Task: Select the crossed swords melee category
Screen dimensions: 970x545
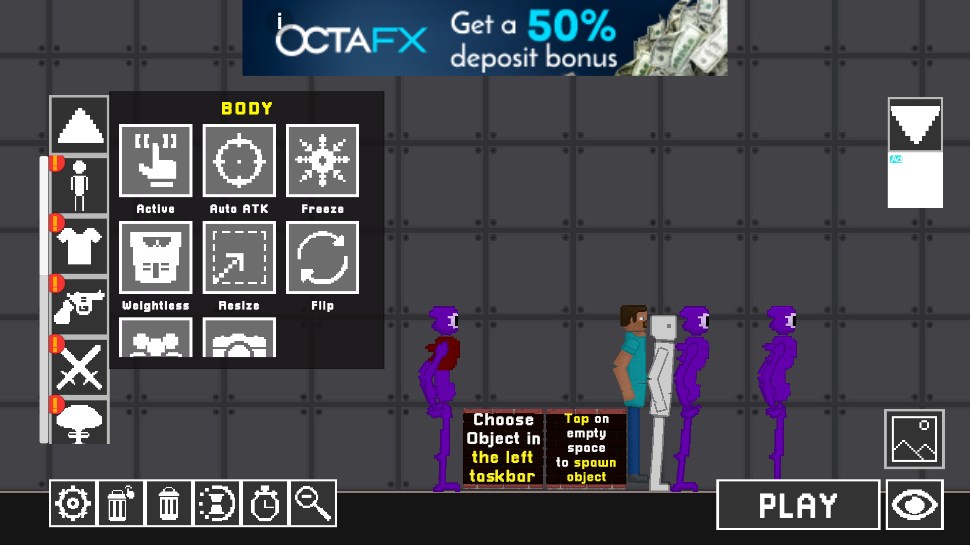Action: pyautogui.click(x=80, y=365)
